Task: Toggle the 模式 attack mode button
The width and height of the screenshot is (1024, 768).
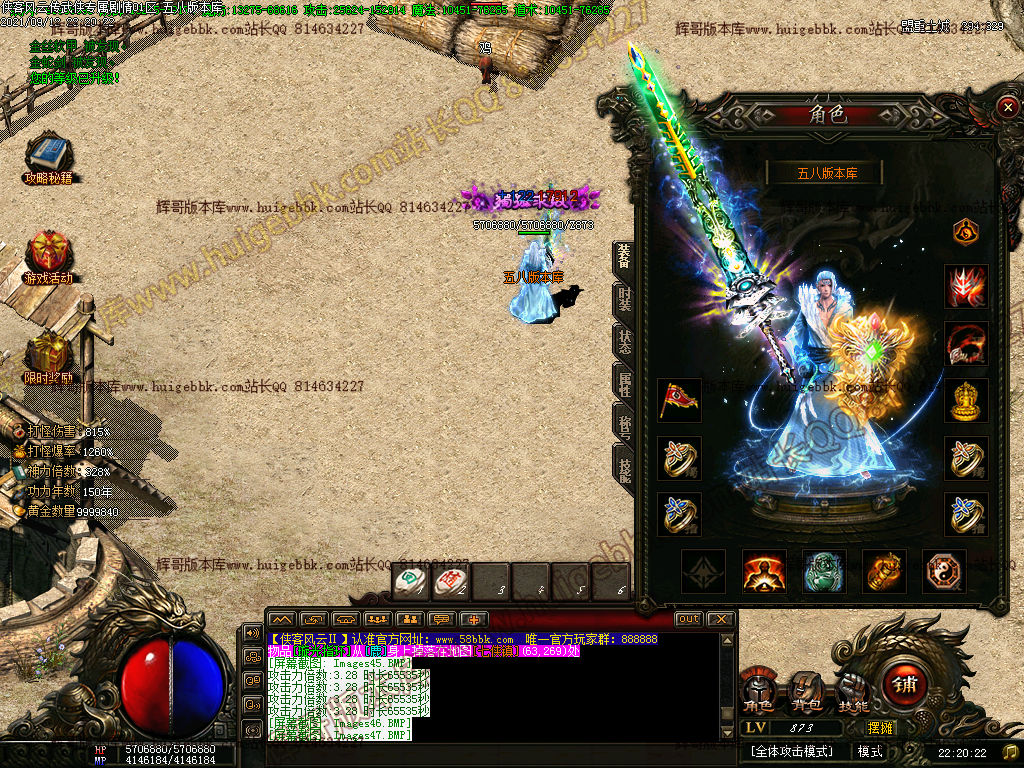Action: (x=870, y=751)
